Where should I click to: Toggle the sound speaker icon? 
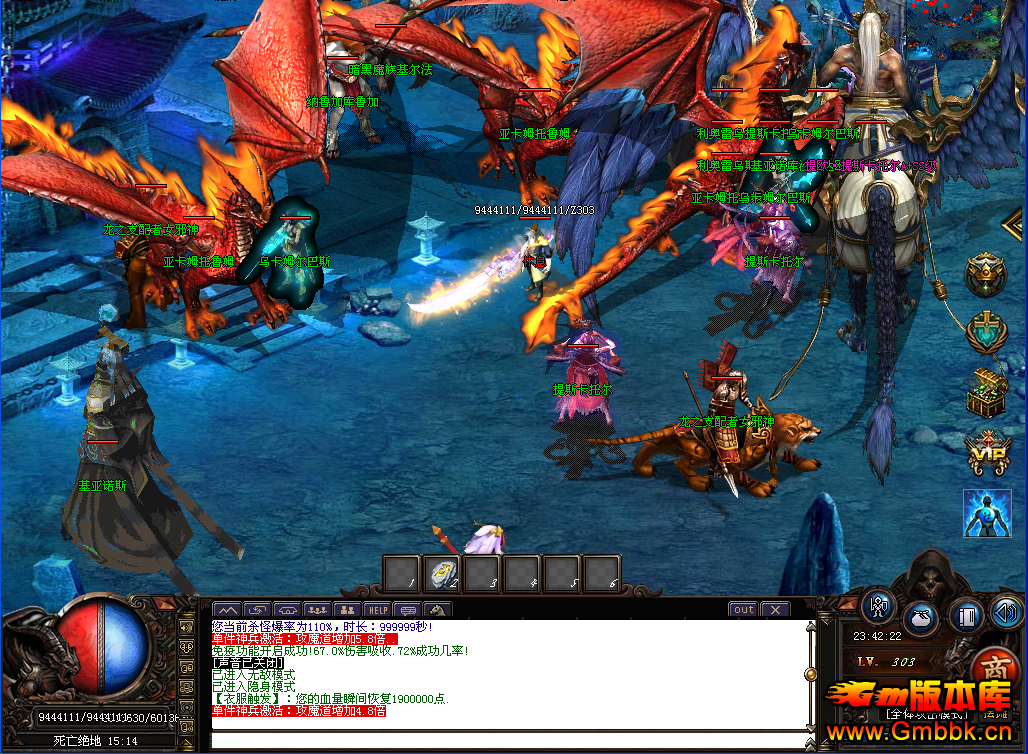click(1006, 610)
